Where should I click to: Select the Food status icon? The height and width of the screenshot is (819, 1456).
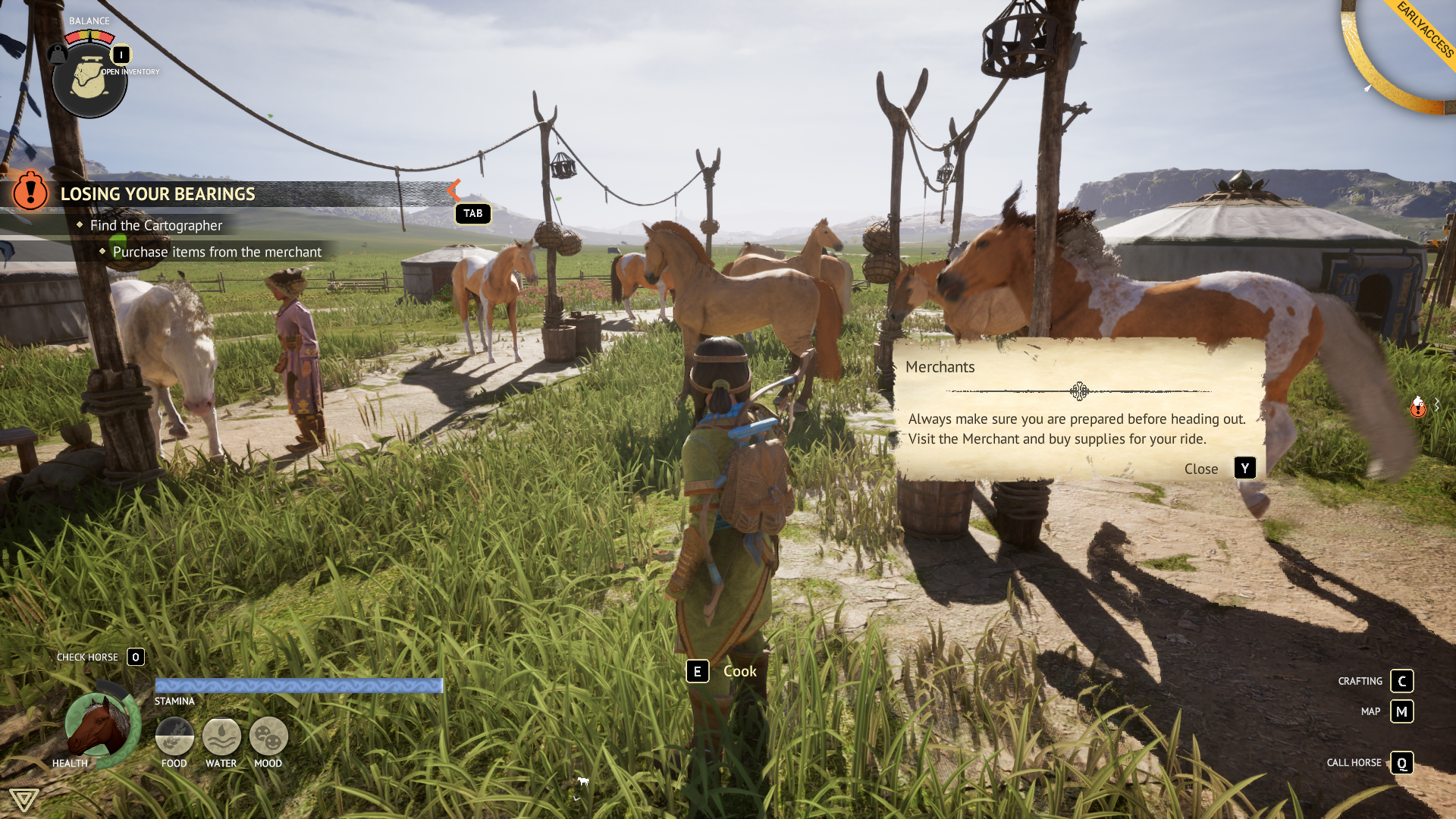point(174,736)
